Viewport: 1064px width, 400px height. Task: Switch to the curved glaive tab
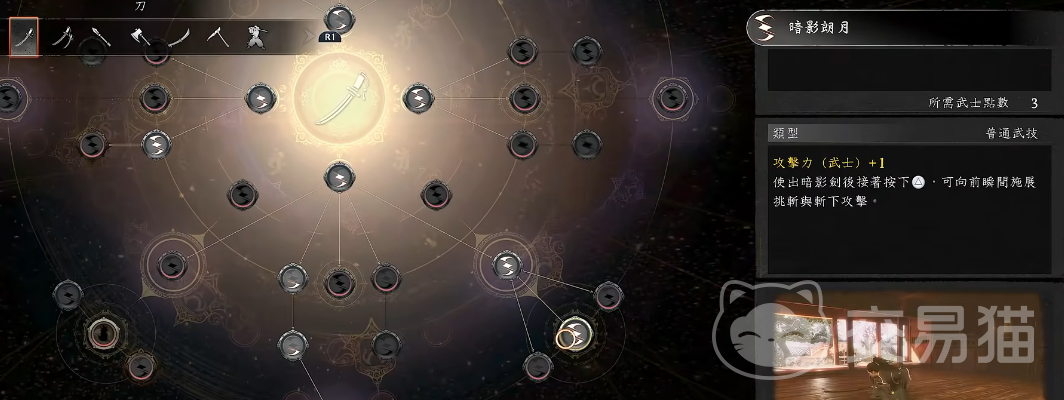[x=178, y=38]
